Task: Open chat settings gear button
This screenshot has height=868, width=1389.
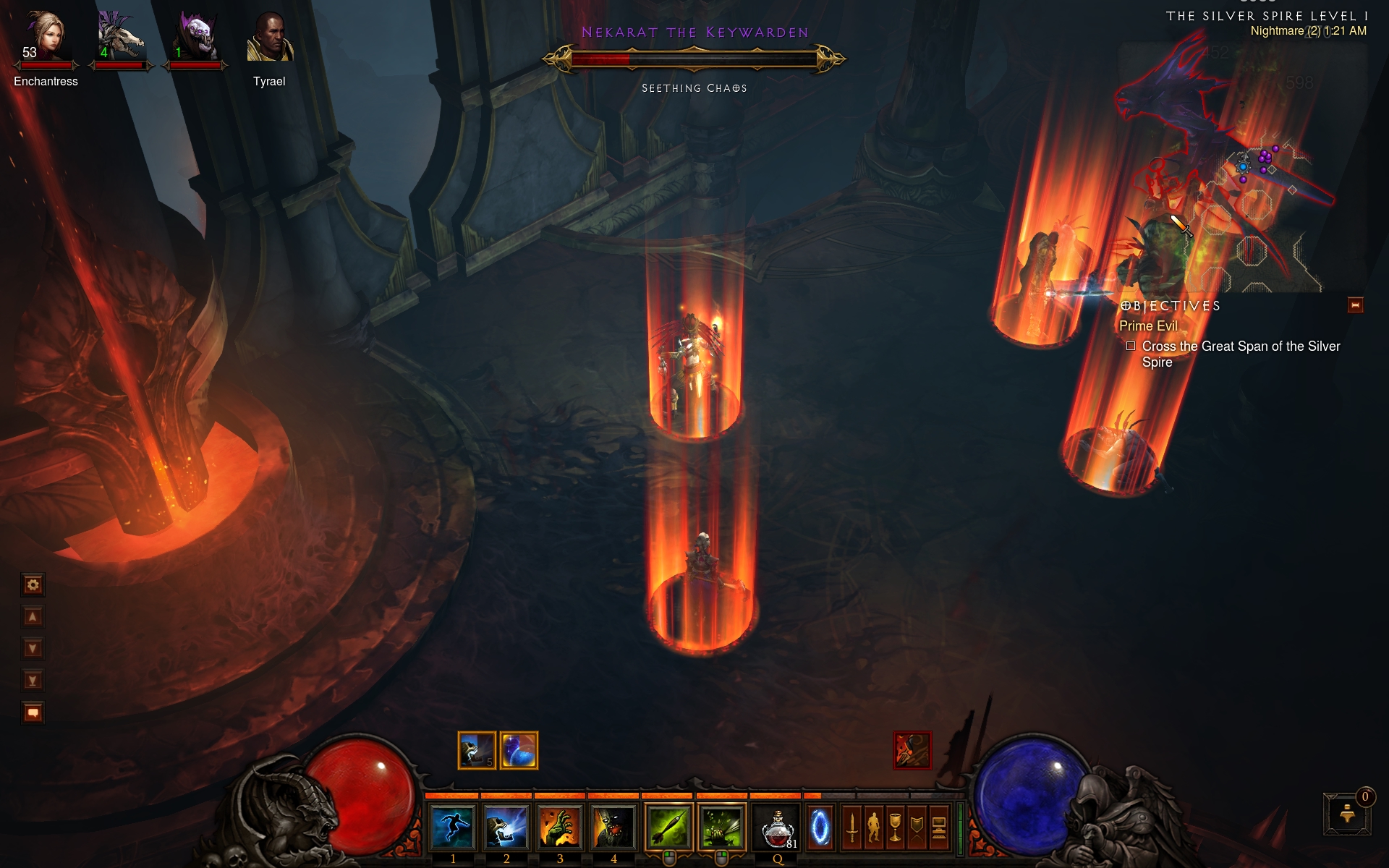Action: click(33, 584)
